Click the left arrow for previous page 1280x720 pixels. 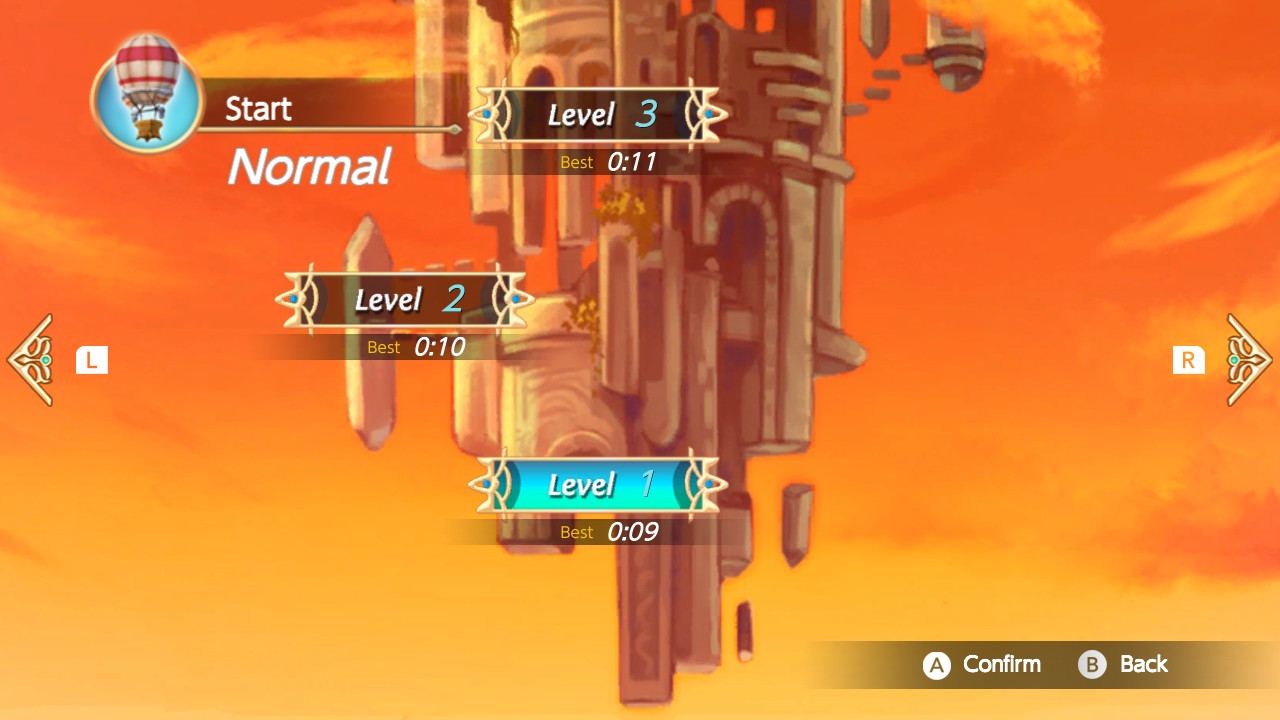(30, 359)
